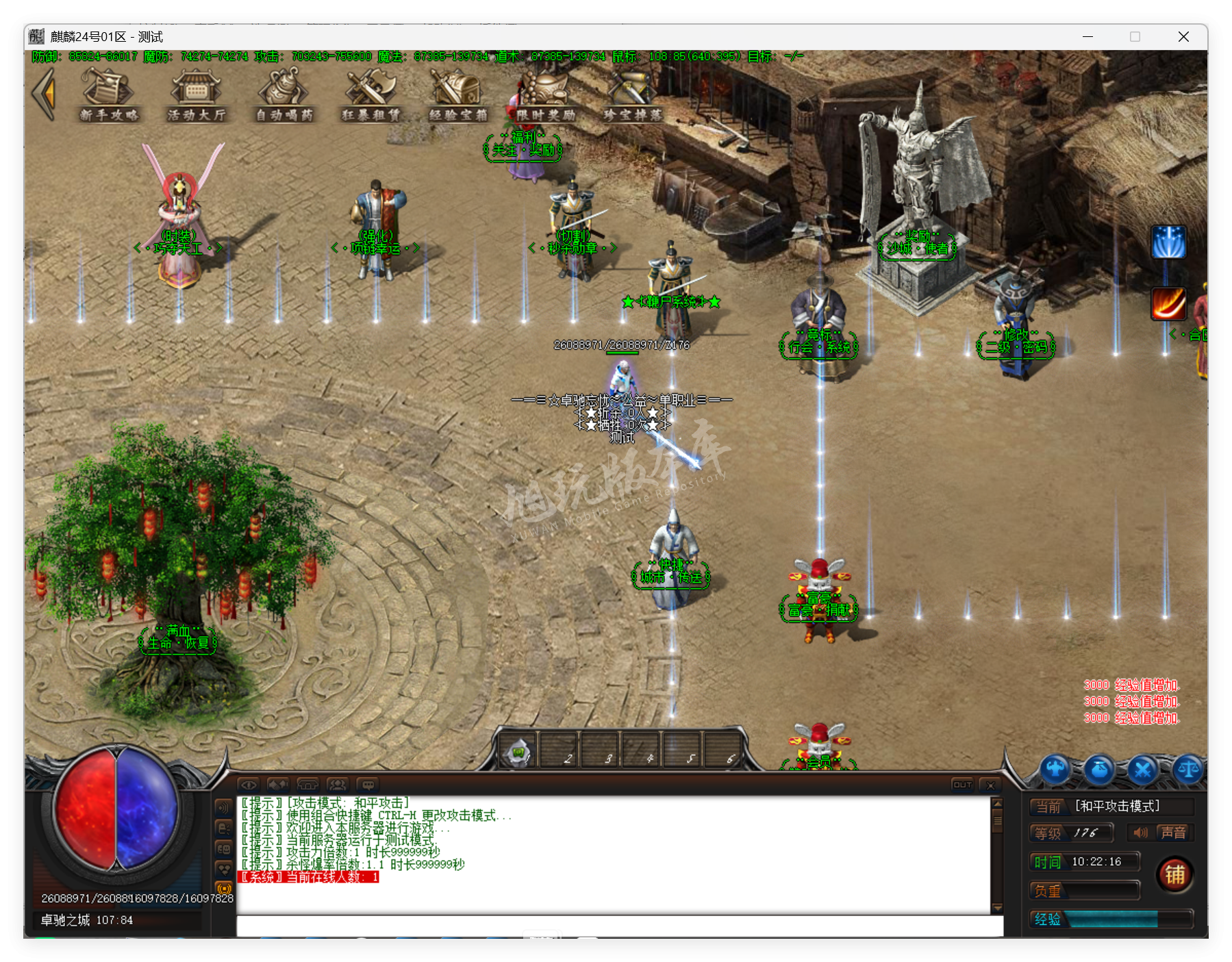This screenshot has width=1232, height=962.
Task: Select the handshake trade icon above chat
Action: tap(277, 785)
